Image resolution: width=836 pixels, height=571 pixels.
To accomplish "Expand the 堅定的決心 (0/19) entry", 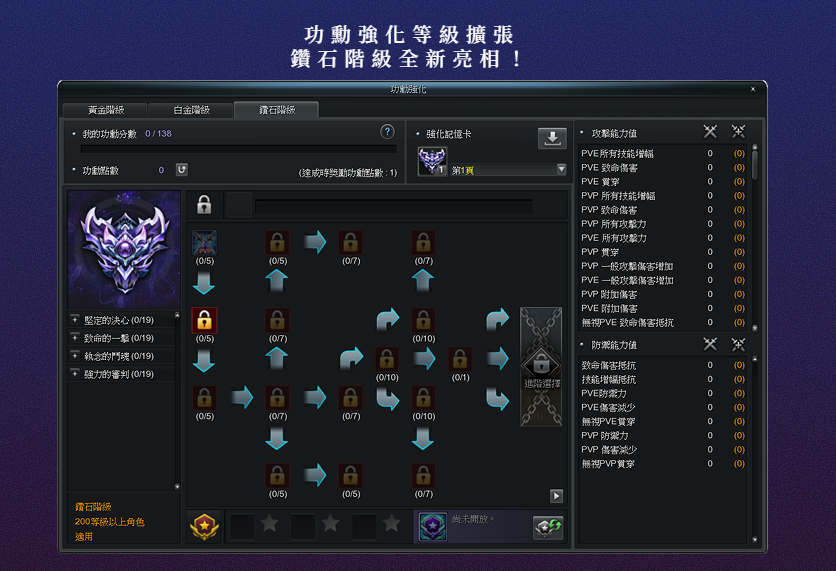I will (x=75, y=320).
